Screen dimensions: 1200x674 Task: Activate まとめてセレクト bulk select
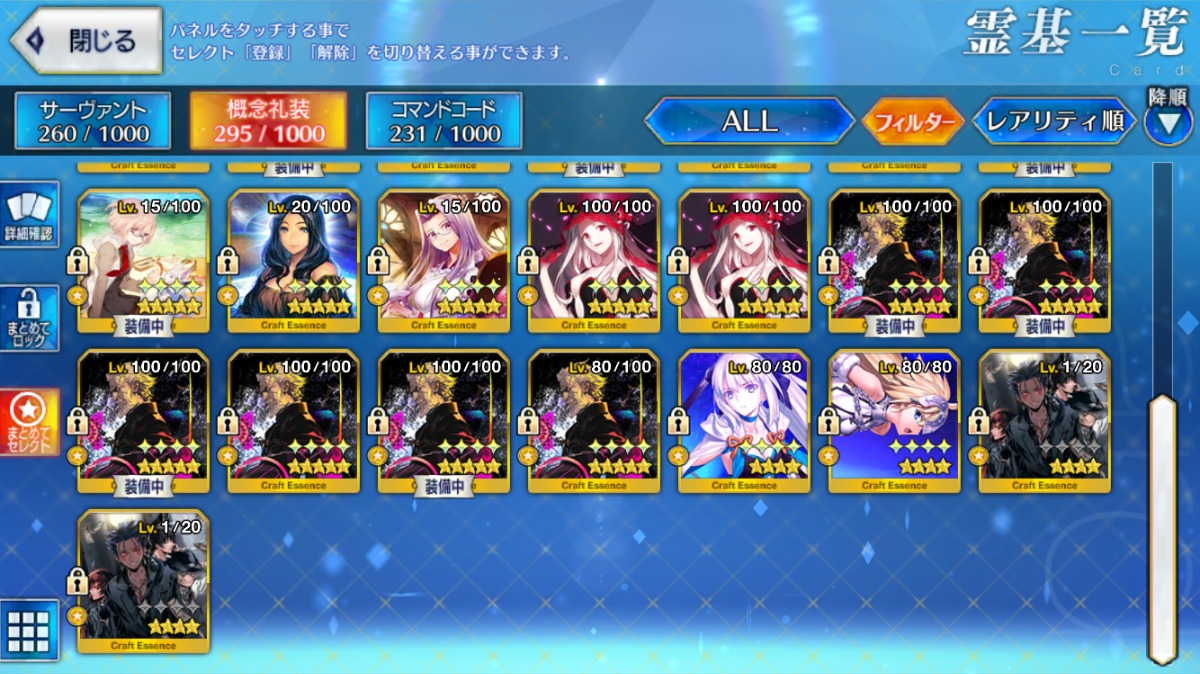[29, 421]
